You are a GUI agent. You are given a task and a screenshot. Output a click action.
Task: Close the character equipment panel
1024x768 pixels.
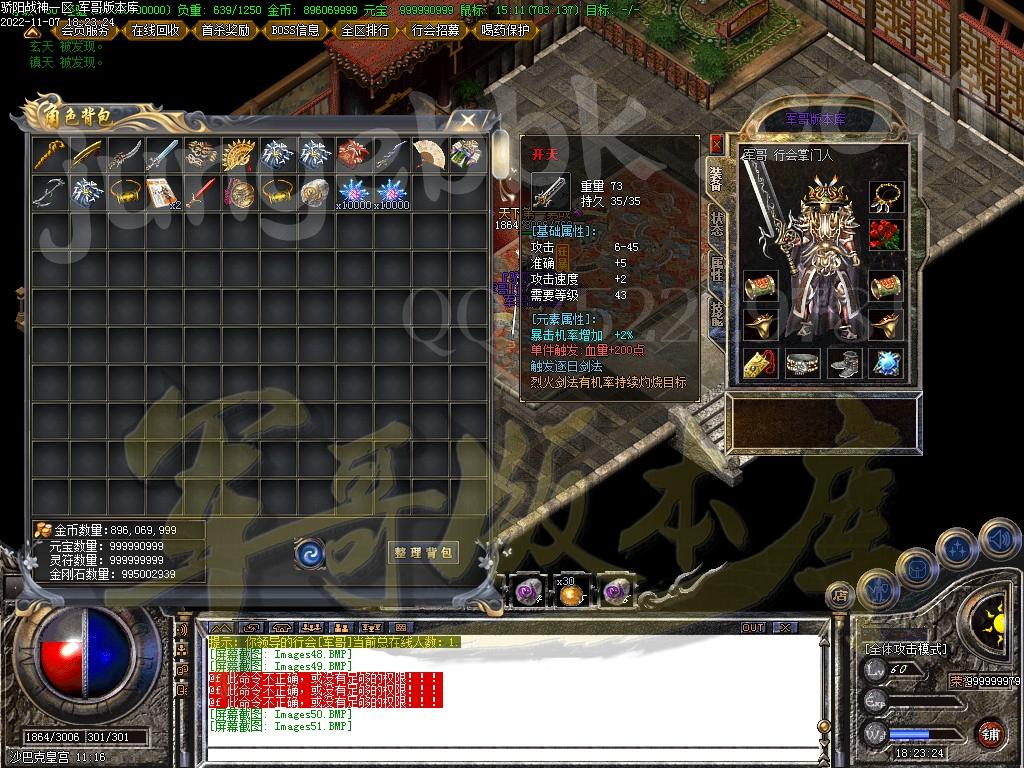click(x=716, y=143)
